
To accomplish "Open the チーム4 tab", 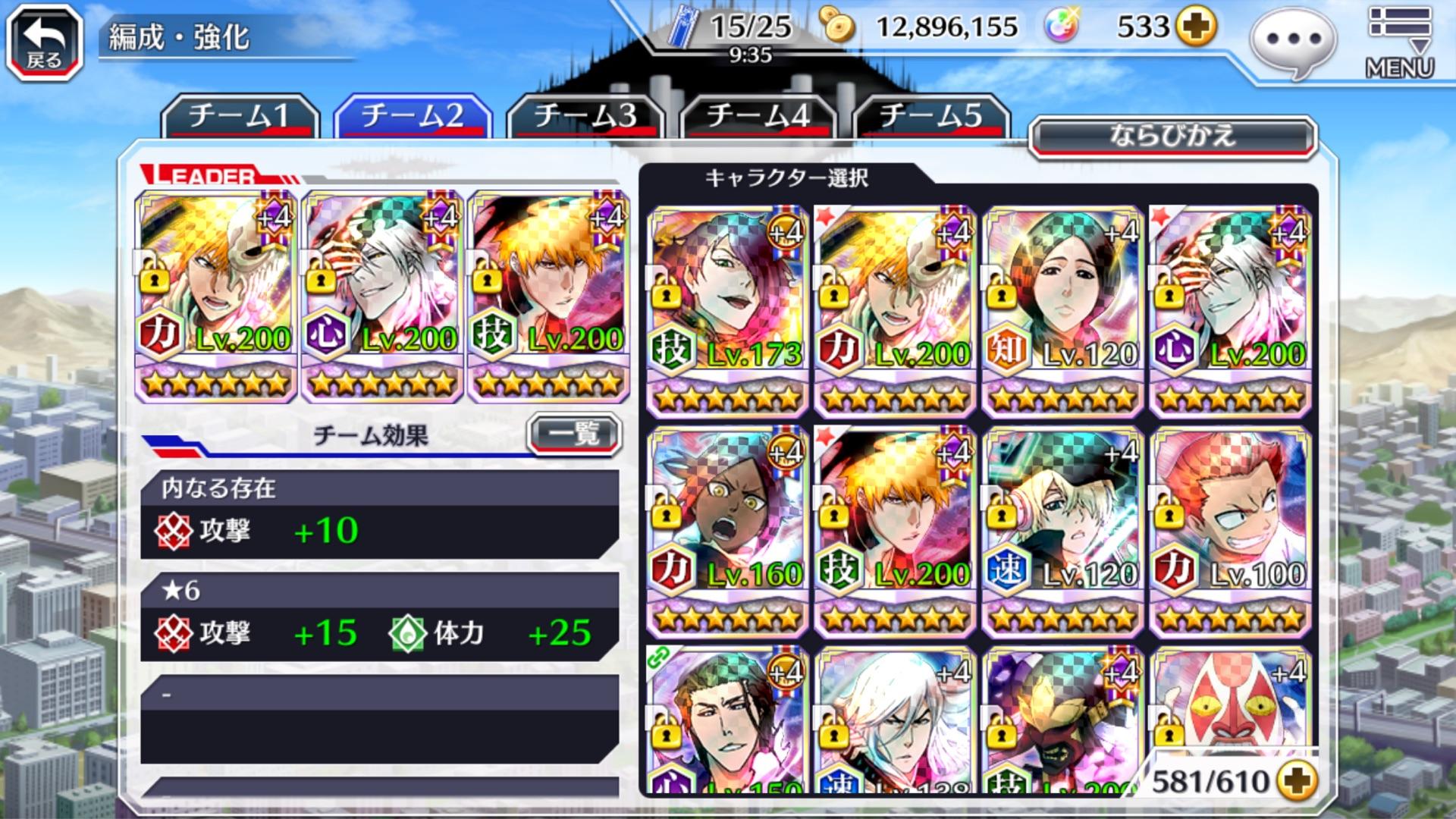I will (758, 116).
